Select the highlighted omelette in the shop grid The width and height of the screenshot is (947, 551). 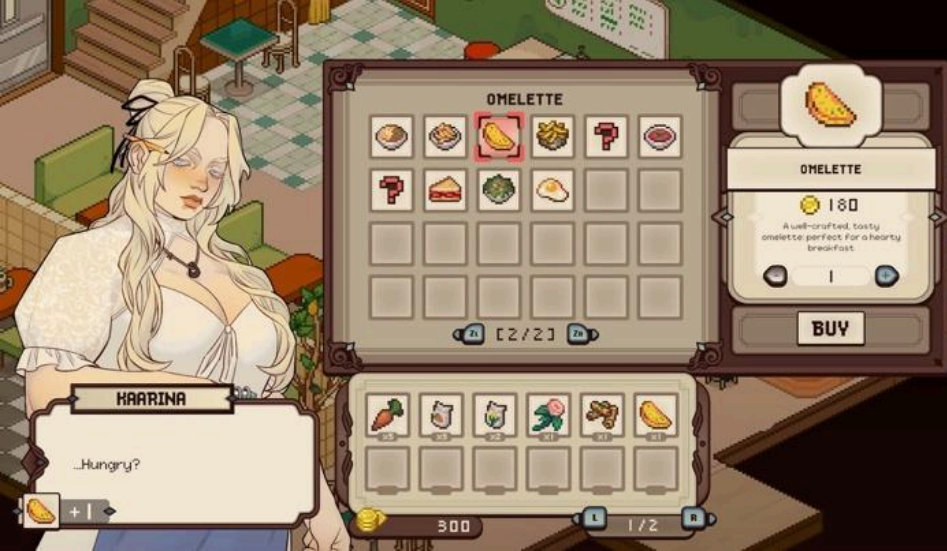pyautogui.click(x=498, y=136)
